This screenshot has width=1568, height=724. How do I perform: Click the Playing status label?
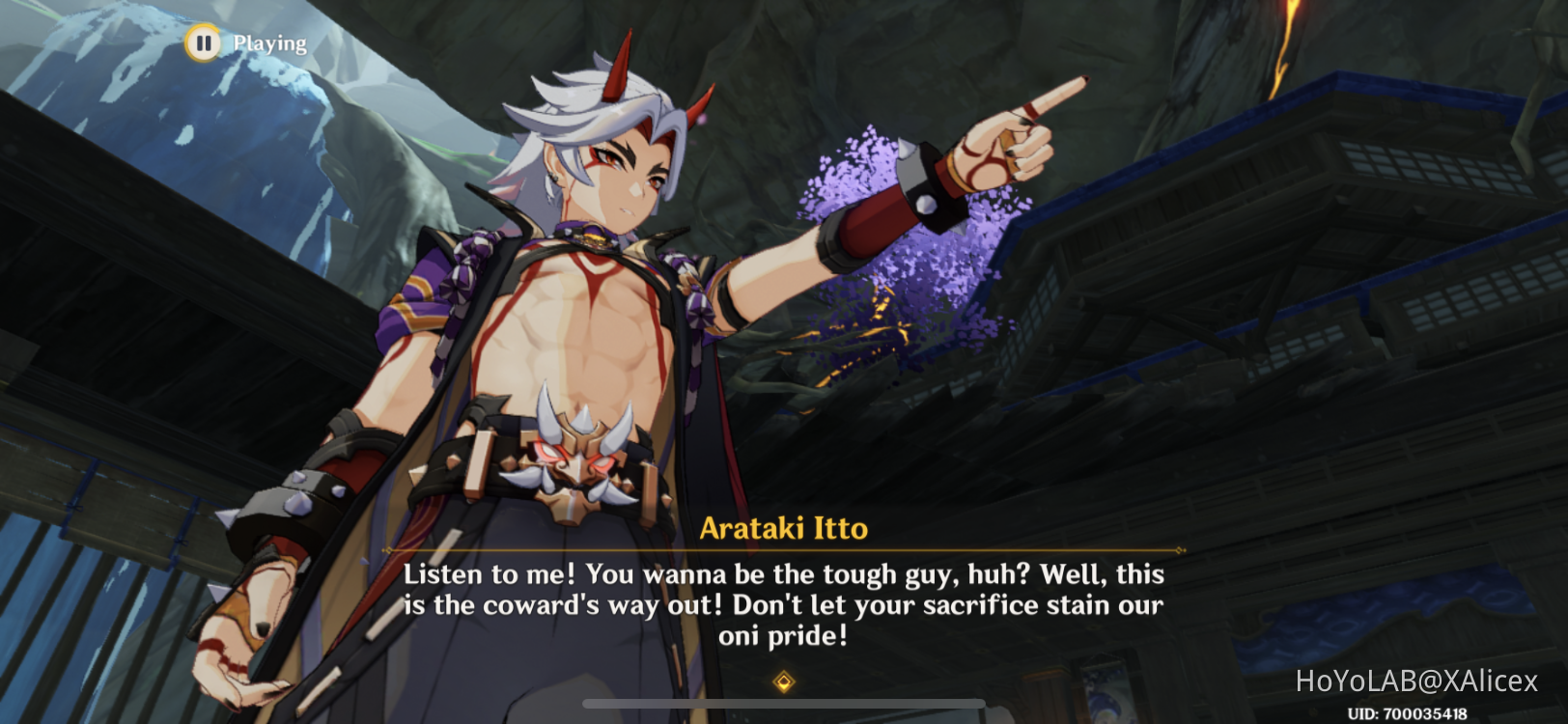pos(267,42)
